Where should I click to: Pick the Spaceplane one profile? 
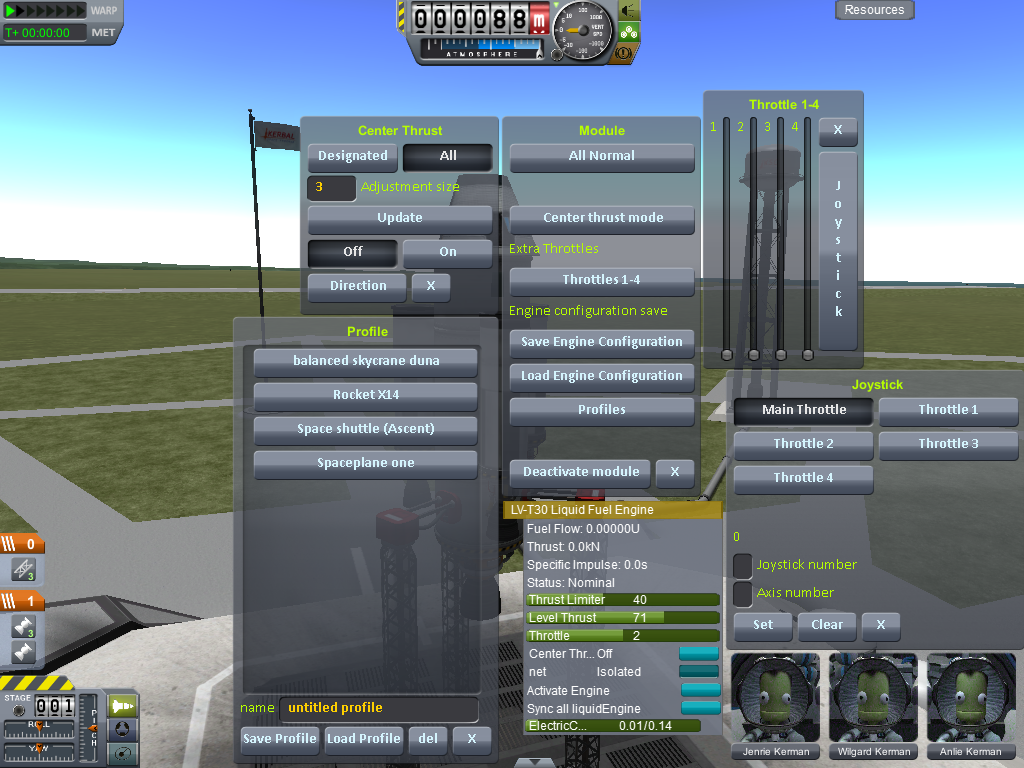(x=365, y=463)
